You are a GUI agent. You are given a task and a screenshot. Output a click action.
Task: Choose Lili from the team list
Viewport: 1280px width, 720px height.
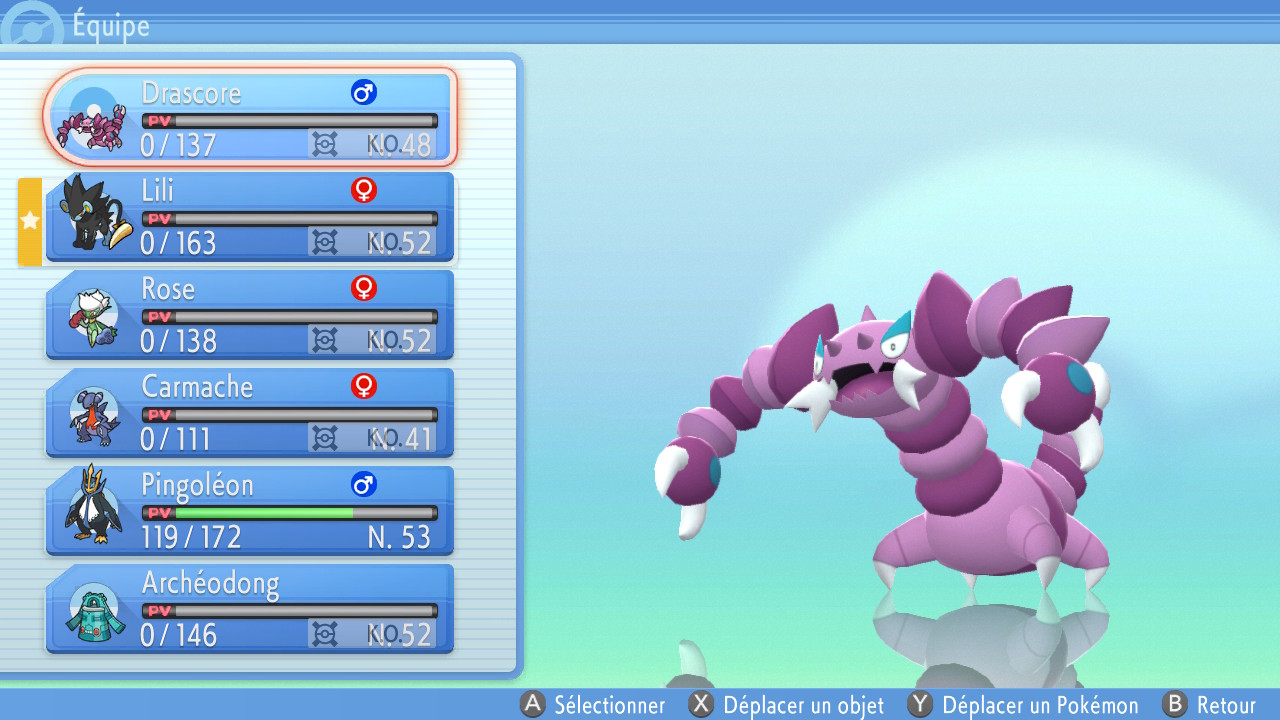(x=250, y=216)
